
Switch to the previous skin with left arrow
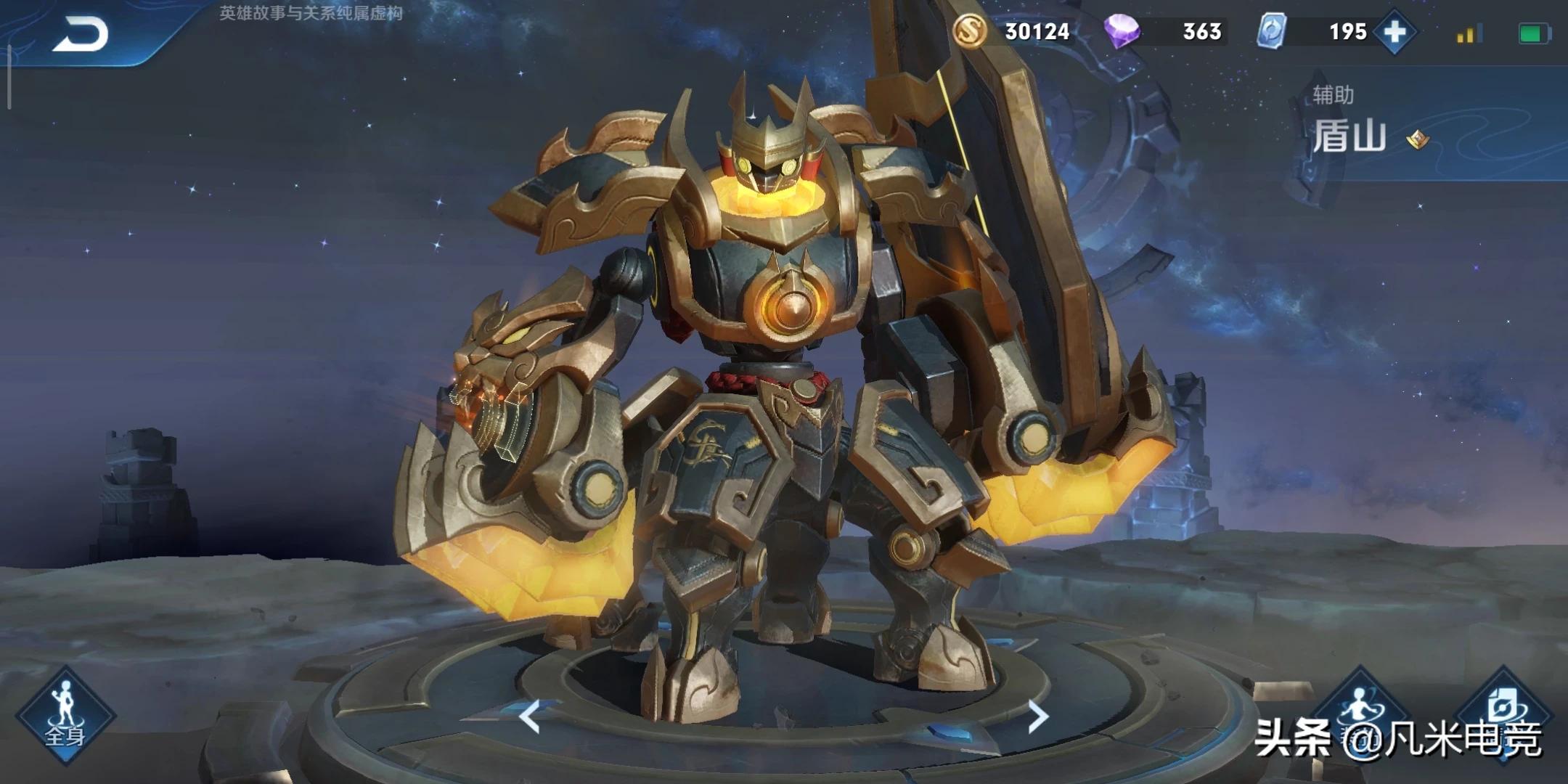[x=530, y=716]
